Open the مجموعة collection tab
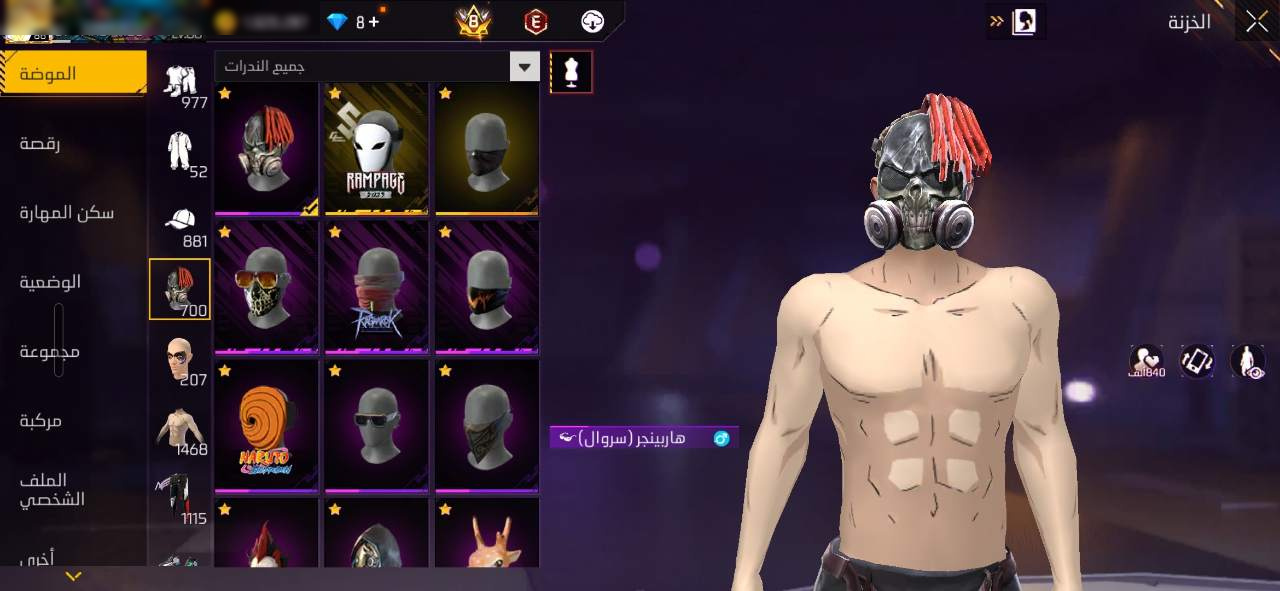 pos(50,352)
